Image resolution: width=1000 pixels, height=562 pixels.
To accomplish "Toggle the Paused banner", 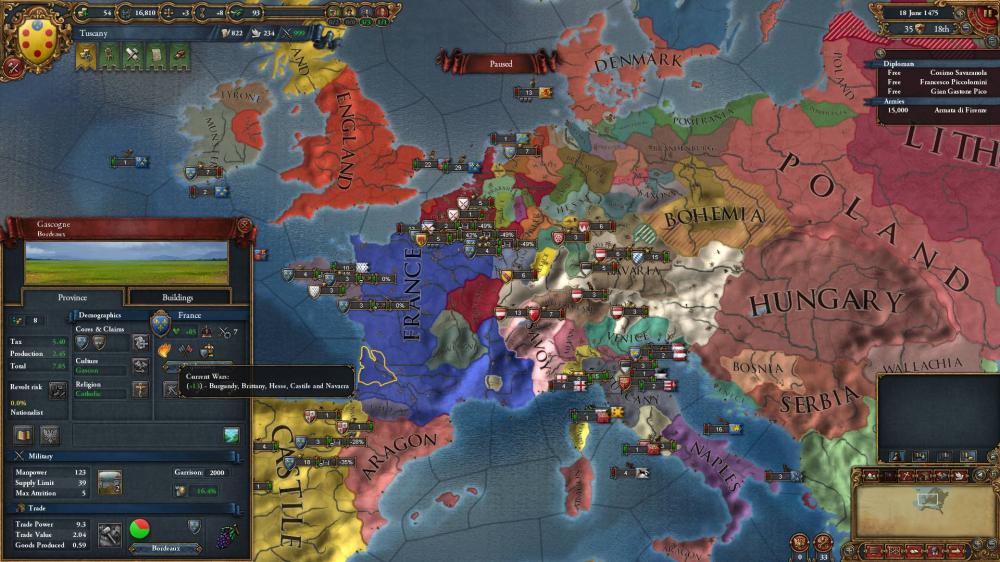I will point(500,64).
